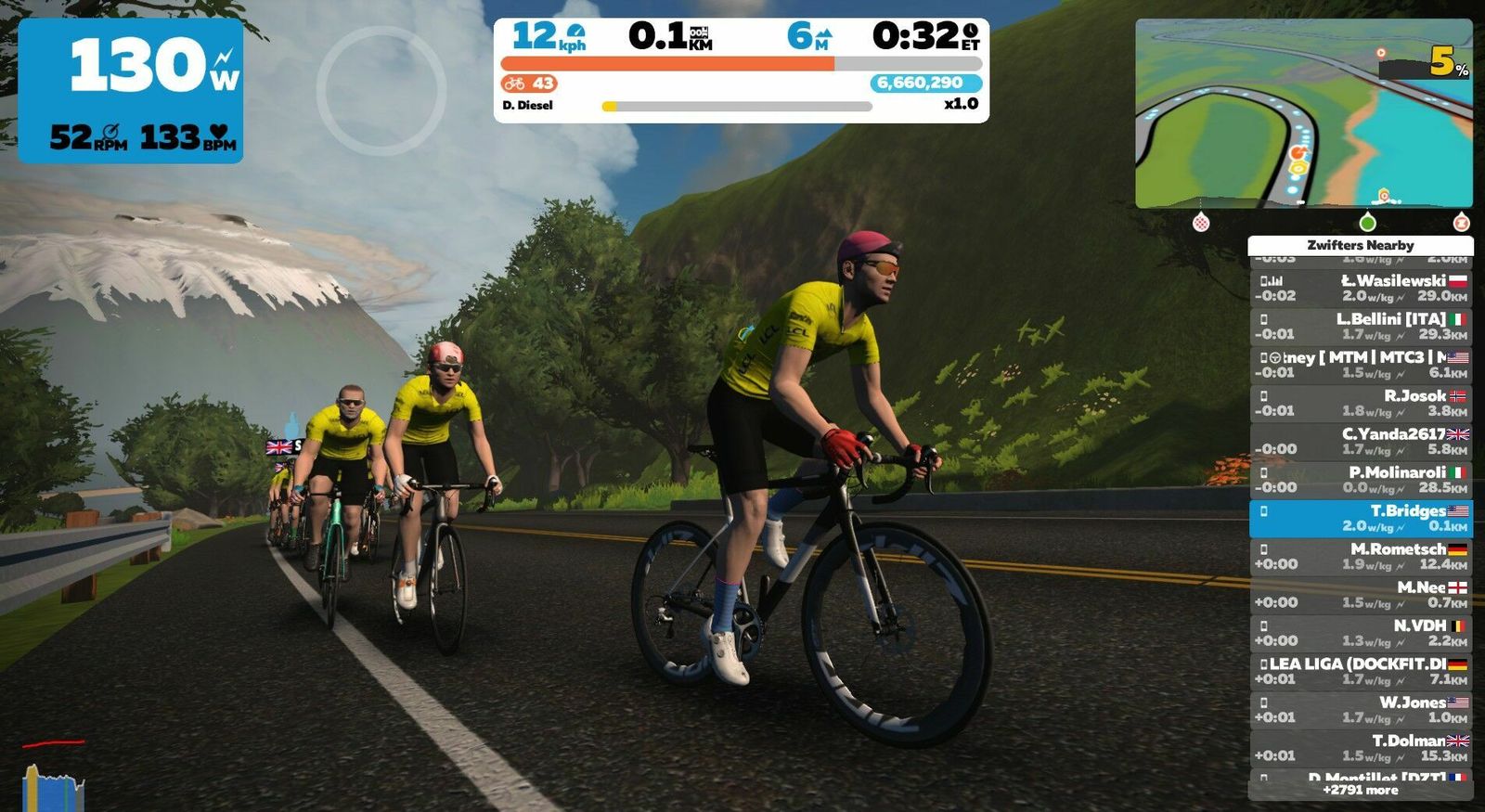Click the highlighted T.Bridges row

[1361, 518]
